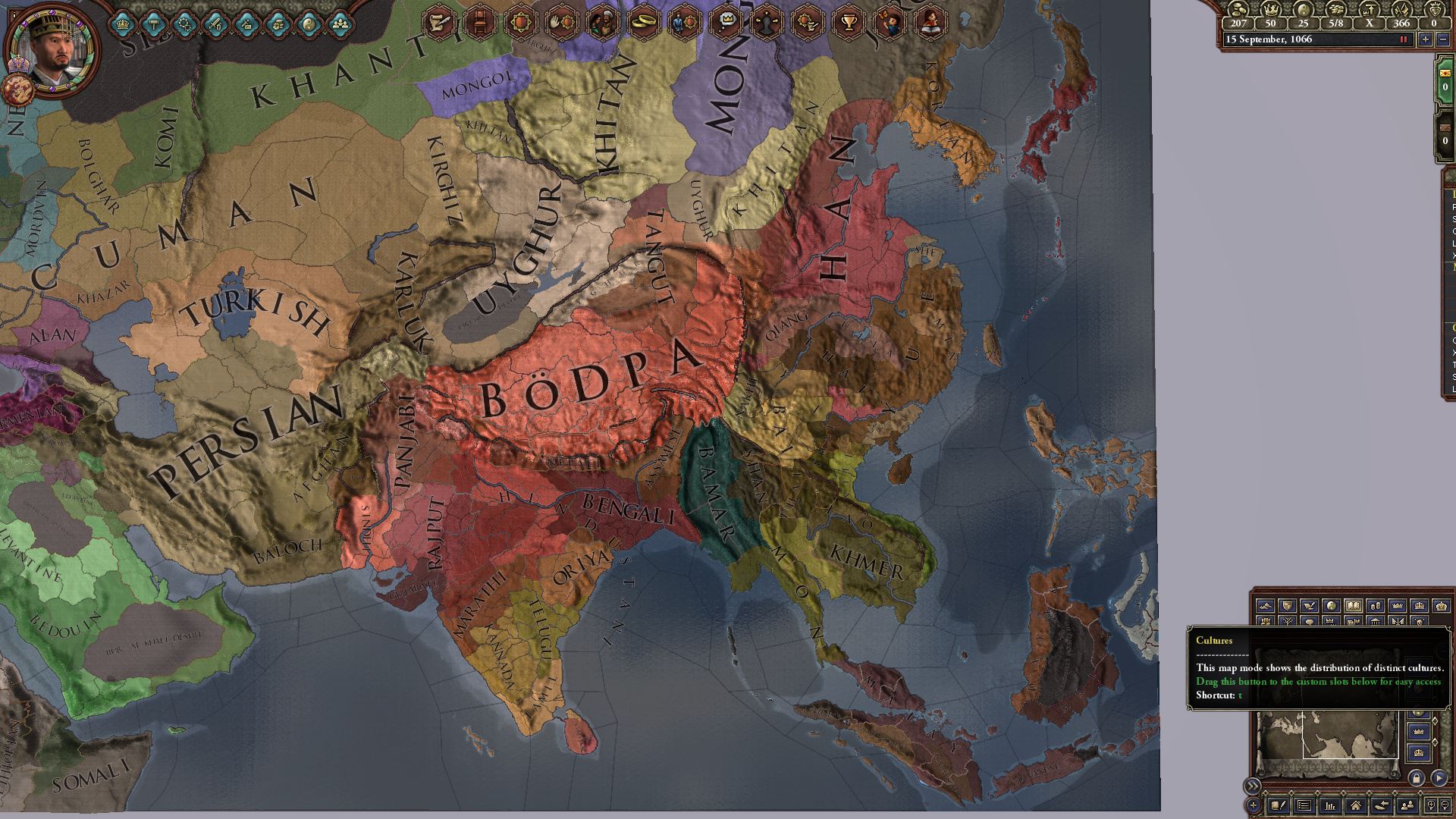Click the padlock to lock the map mode
This screenshot has height=819, width=1456.
(1418, 778)
